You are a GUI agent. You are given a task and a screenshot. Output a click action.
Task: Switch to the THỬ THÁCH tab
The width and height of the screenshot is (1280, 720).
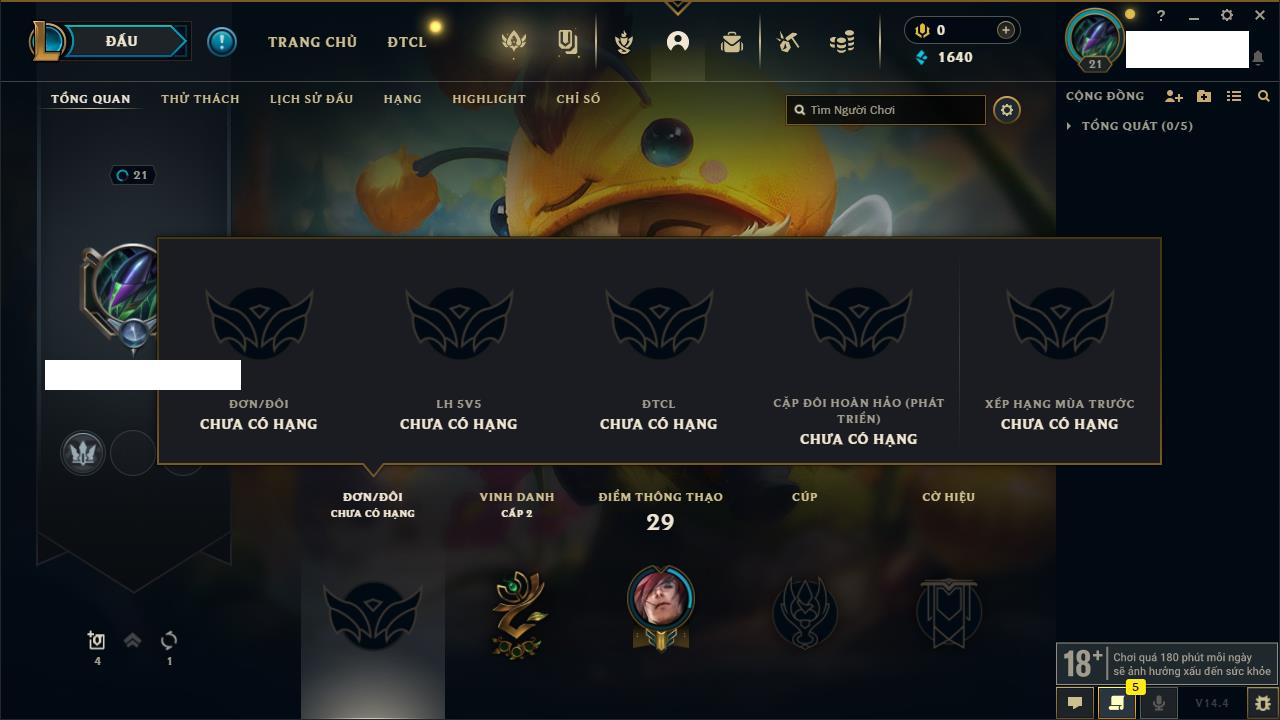(x=200, y=99)
